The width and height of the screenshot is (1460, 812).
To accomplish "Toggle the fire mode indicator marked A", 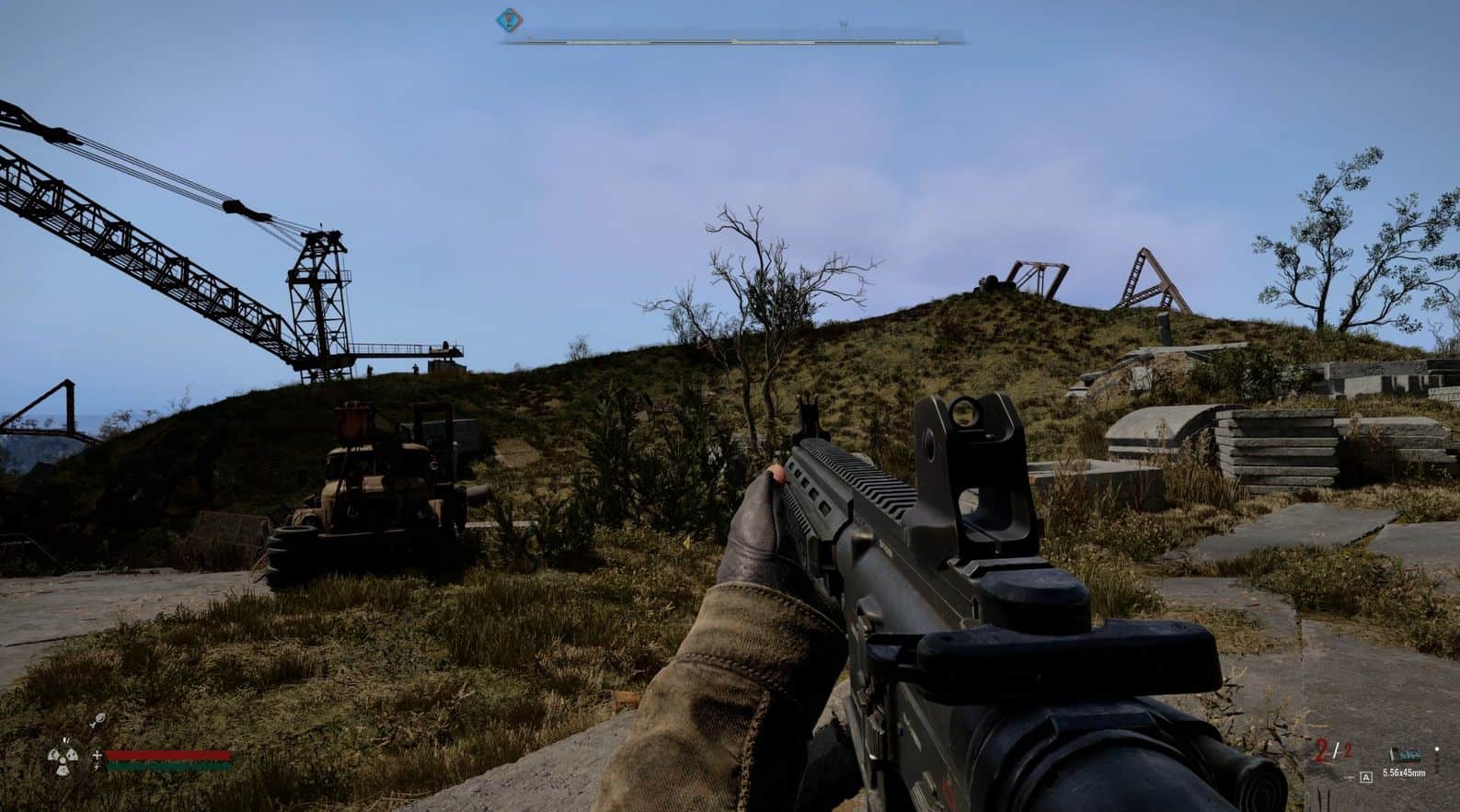I will (x=1366, y=777).
